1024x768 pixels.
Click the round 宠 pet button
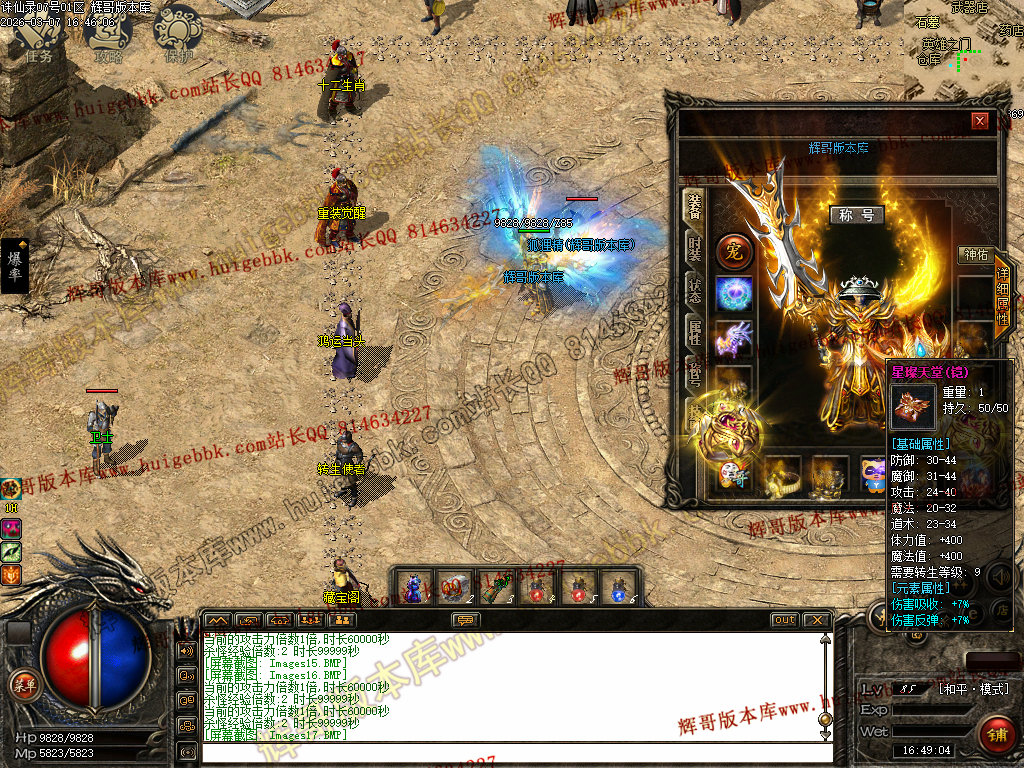734,250
